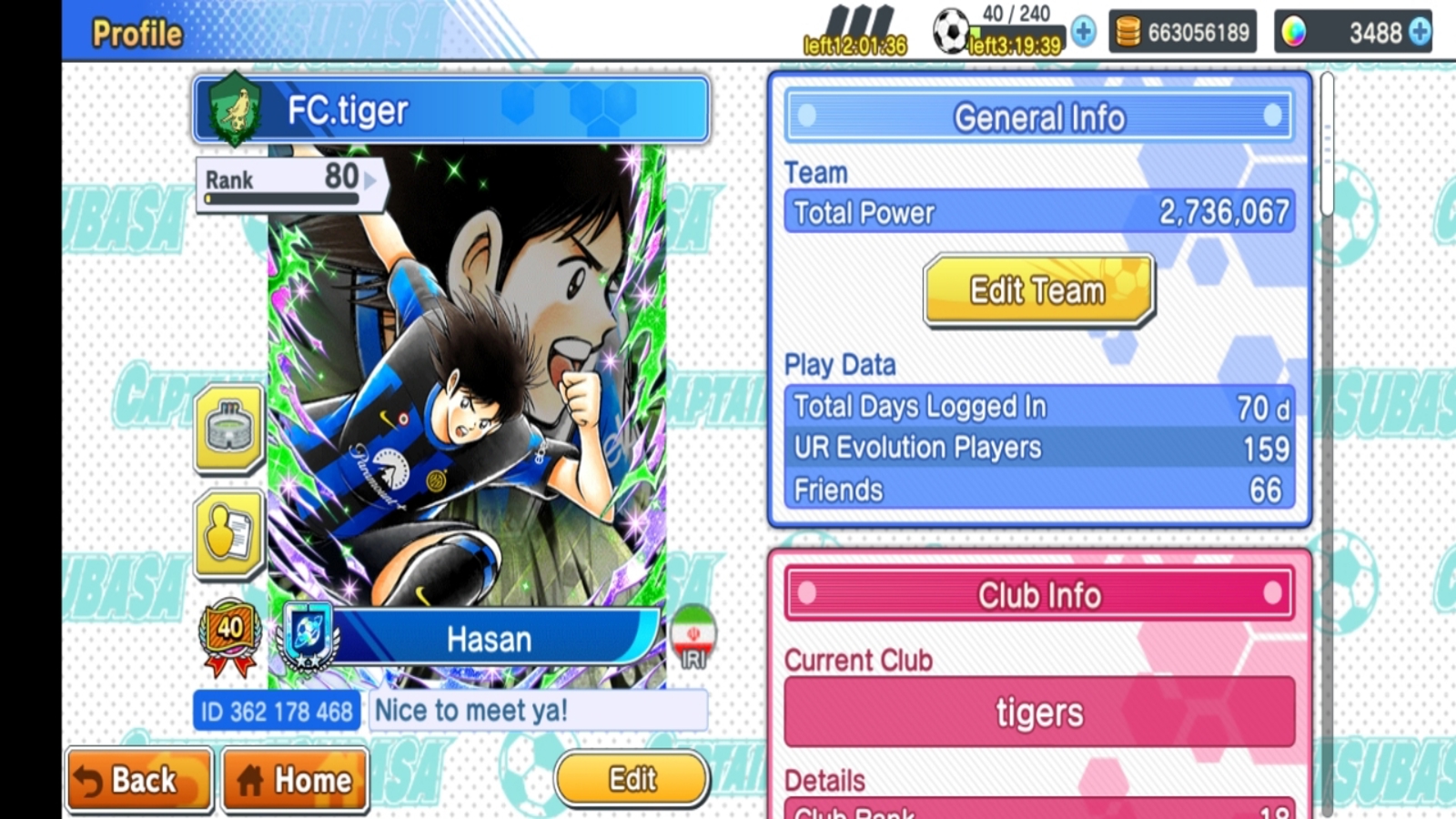Select the Hasan title emblem badge
This screenshot has width=1456, height=819.
tap(308, 637)
